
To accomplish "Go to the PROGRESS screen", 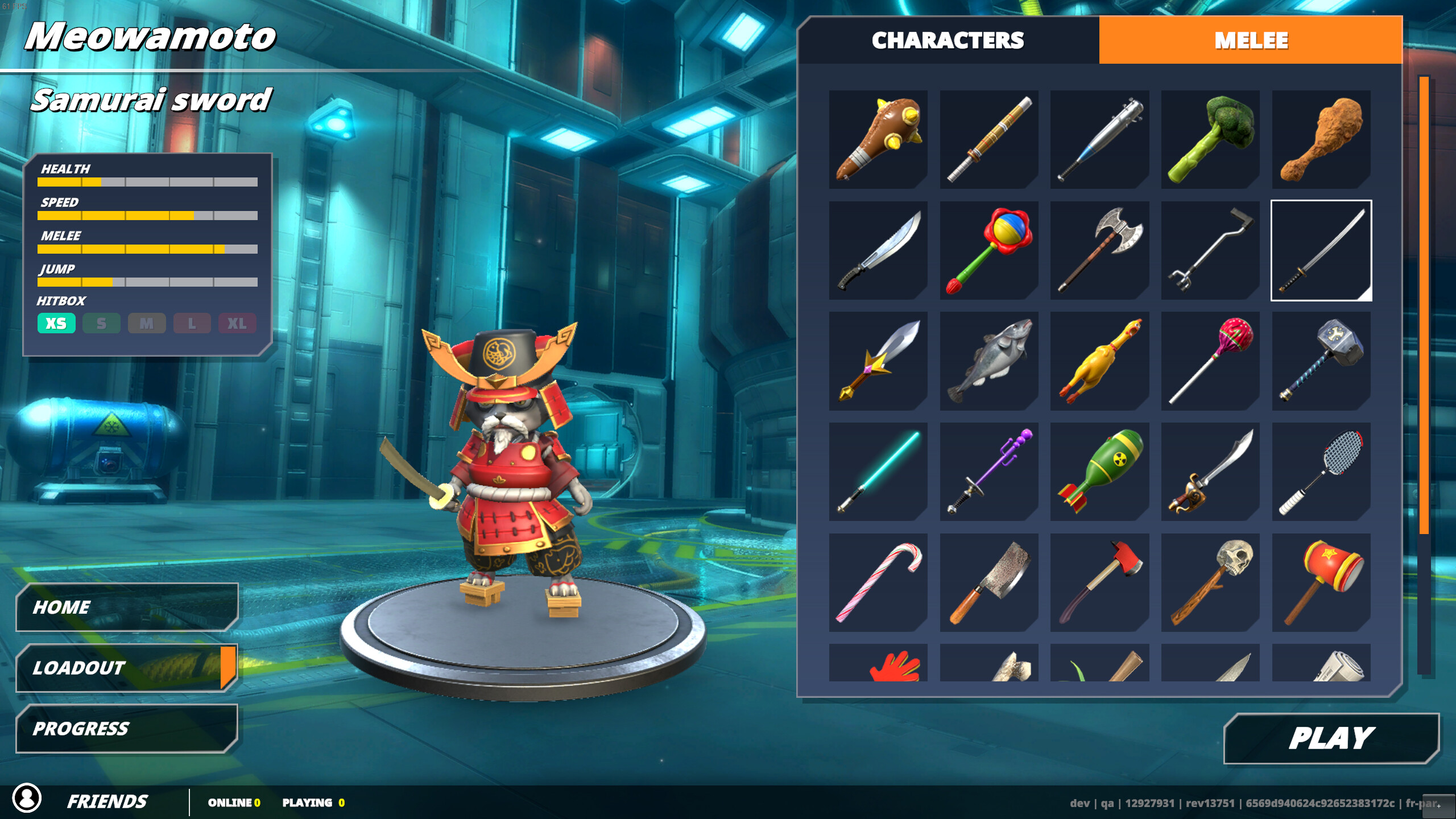I will click(x=125, y=728).
